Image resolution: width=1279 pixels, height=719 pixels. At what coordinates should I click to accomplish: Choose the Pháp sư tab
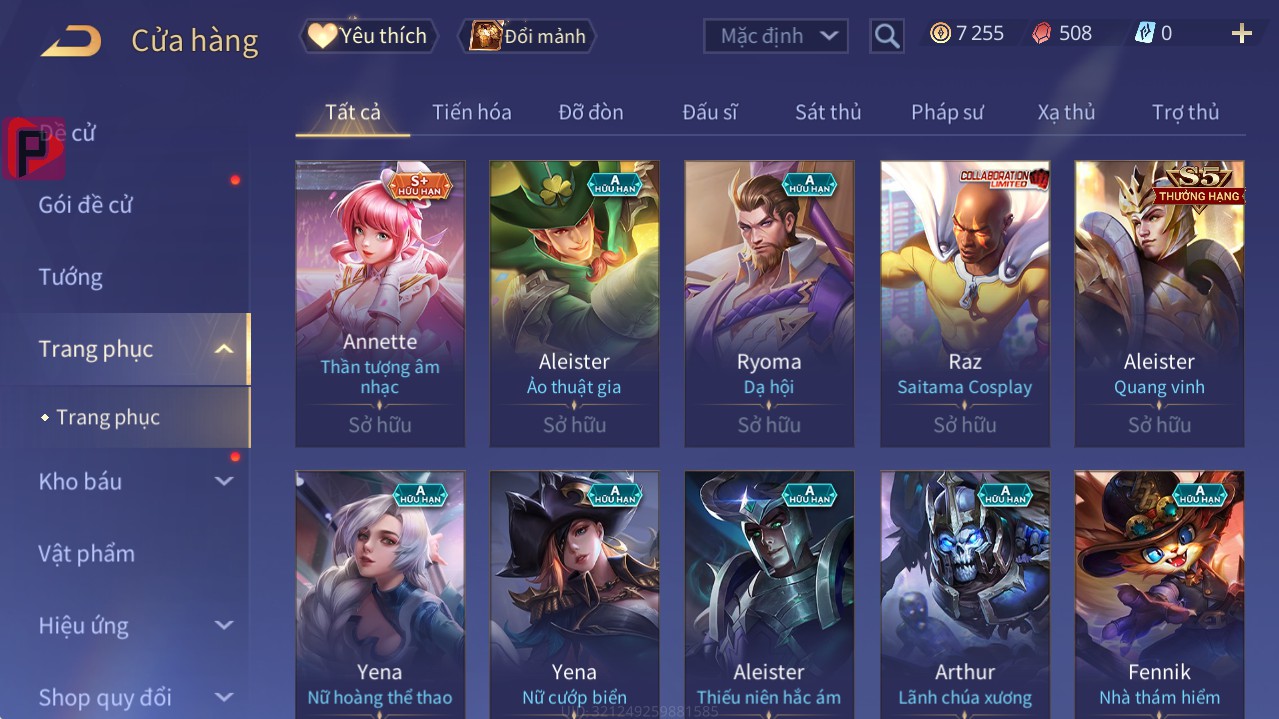(947, 112)
